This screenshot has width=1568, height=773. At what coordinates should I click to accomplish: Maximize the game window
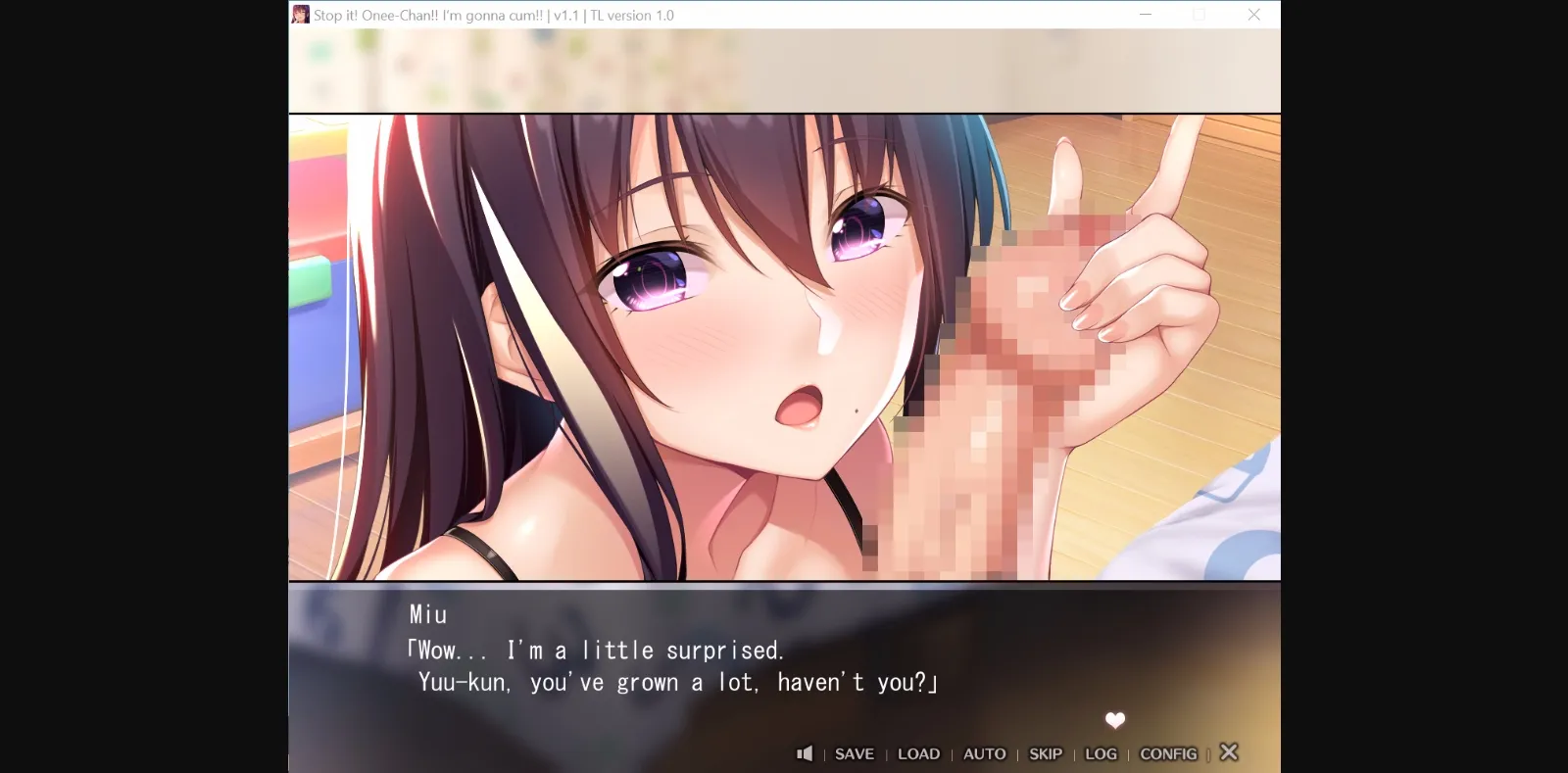[x=1199, y=15]
